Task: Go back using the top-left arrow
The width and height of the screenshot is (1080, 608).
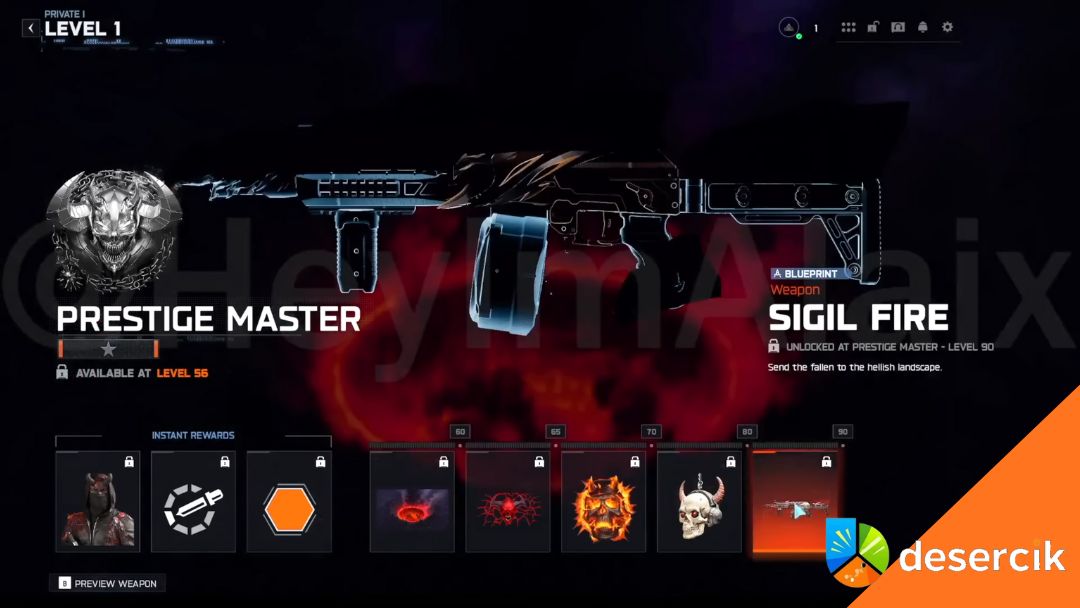Action: (30, 28)
